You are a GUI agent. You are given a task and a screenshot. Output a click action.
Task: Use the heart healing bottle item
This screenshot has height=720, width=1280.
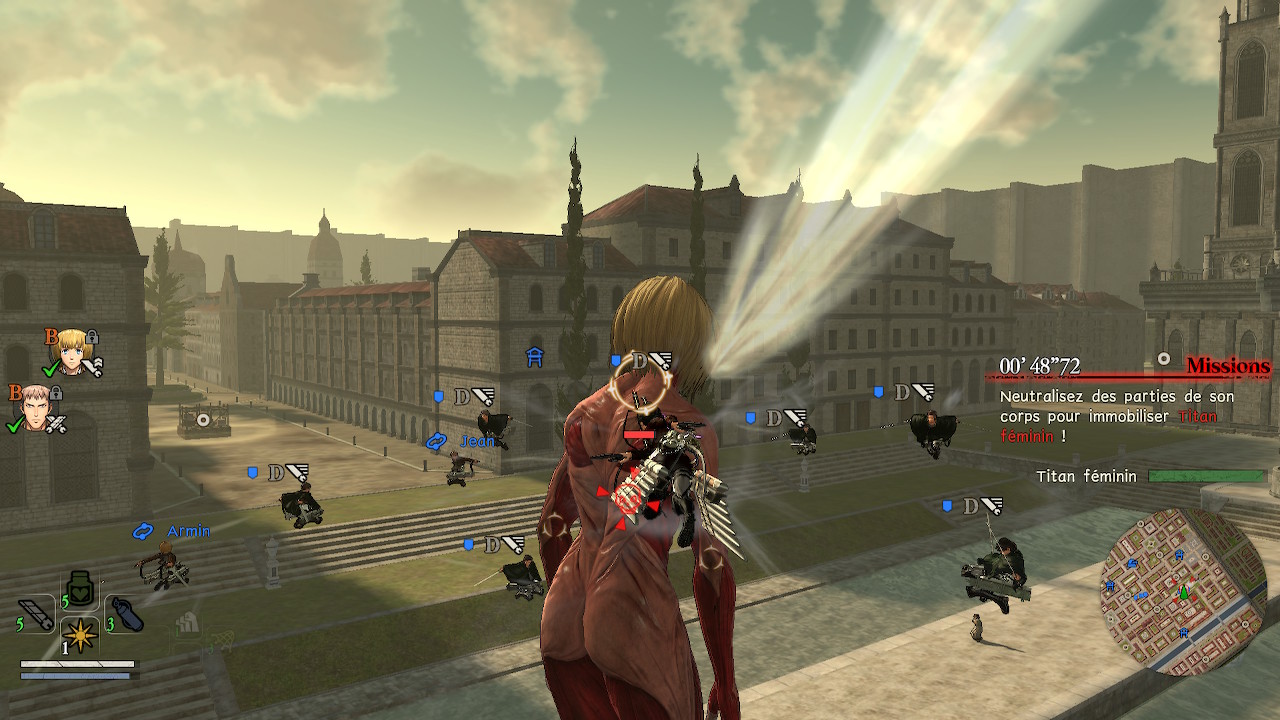pos(80,591)
